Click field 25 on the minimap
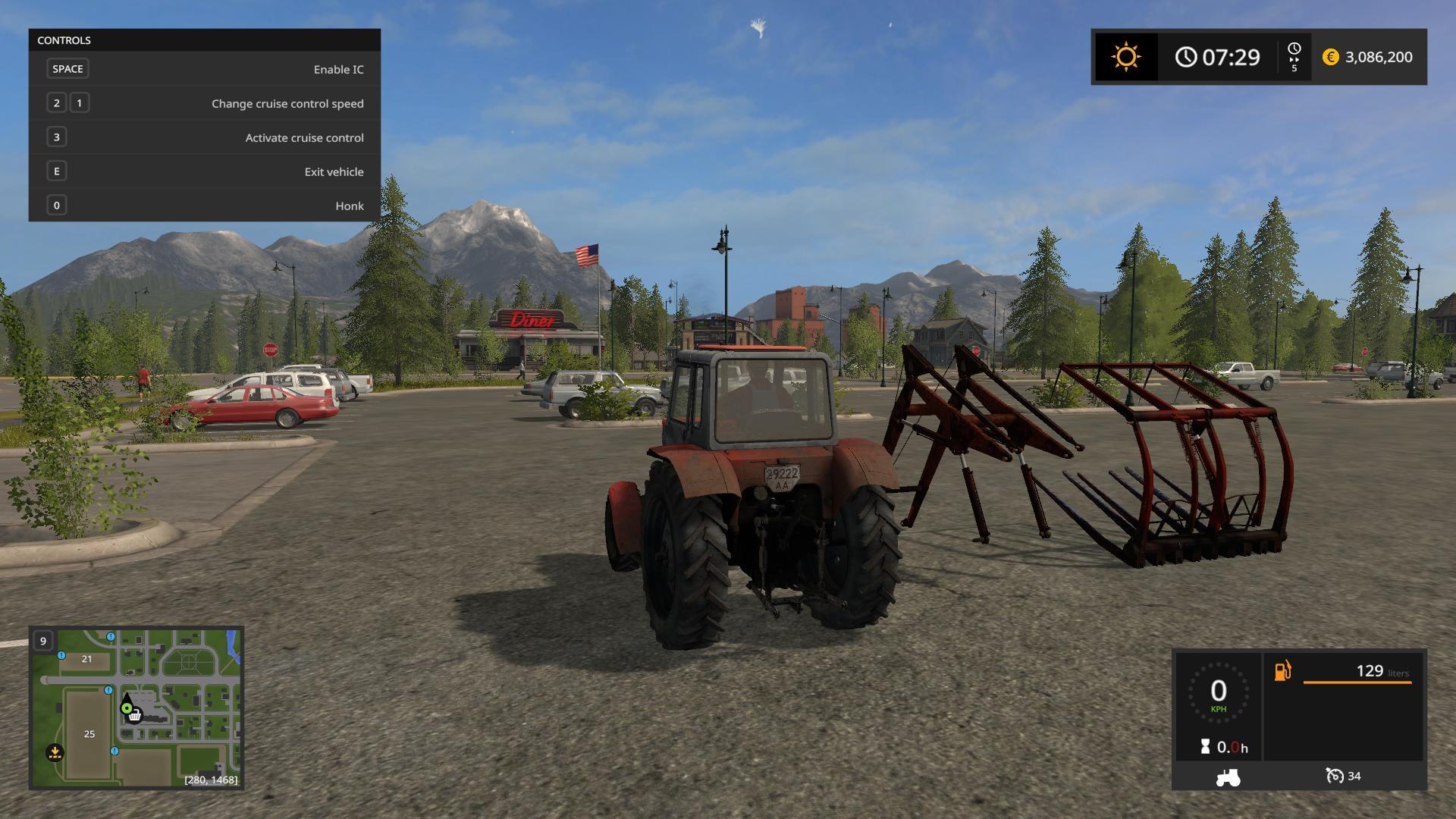The width and height of the screenshot is (1456, 819). tap(89, 733)
